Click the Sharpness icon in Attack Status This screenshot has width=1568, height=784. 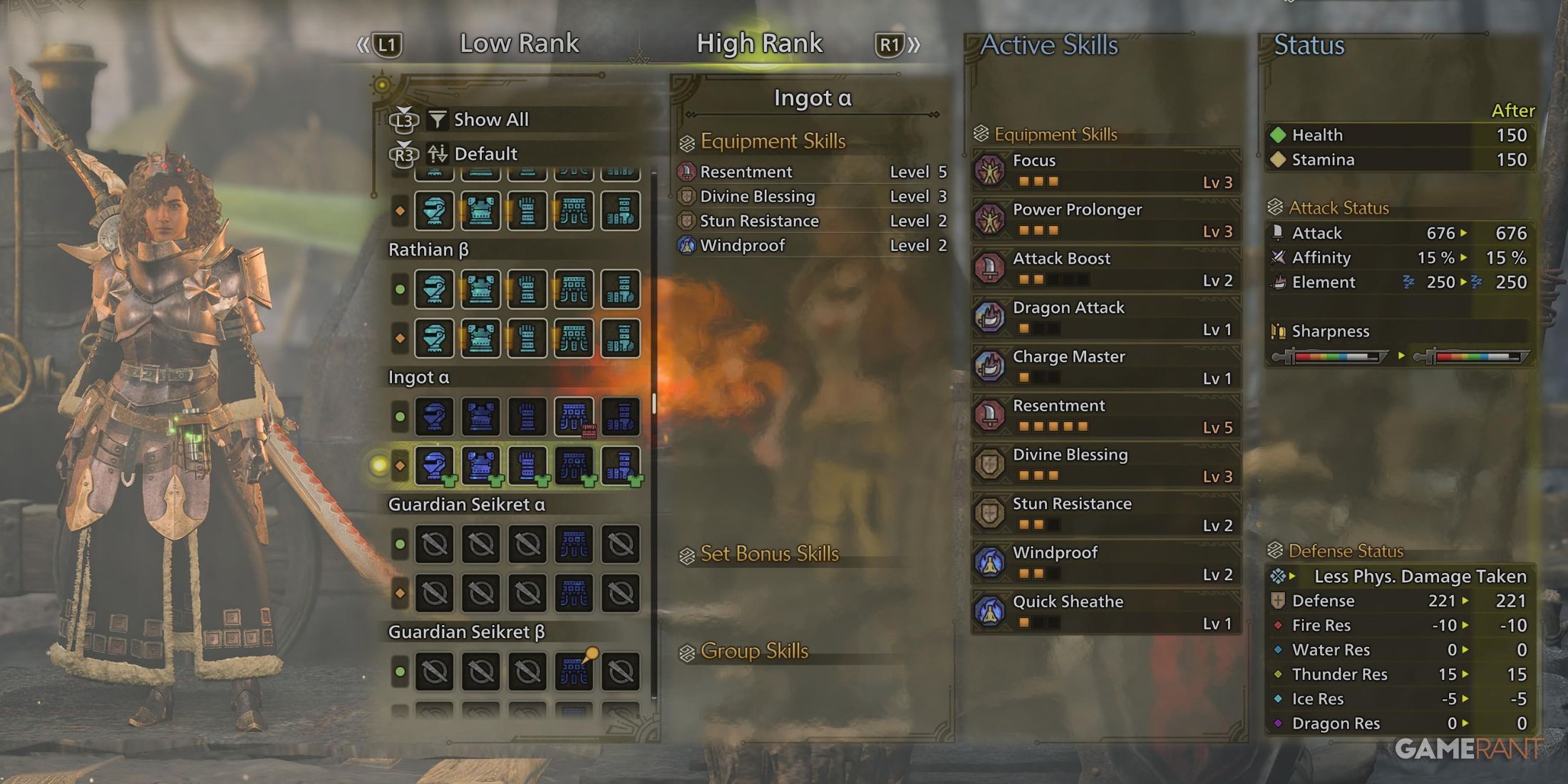tap(1279, 331)
